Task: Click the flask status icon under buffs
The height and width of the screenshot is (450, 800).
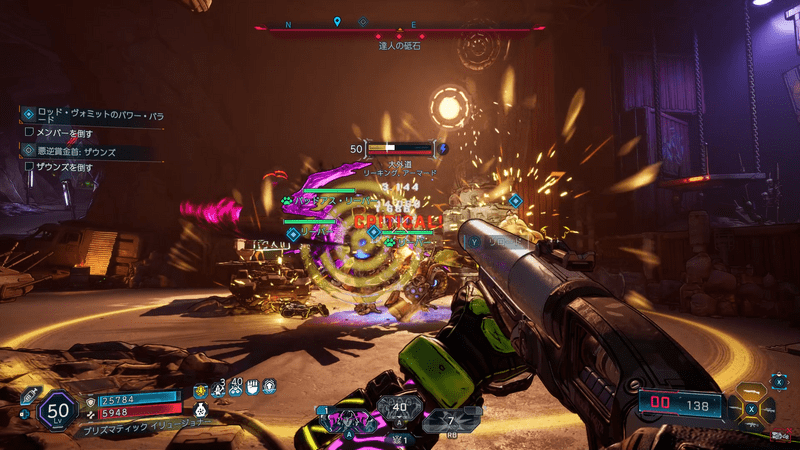Action: [200, 408]
